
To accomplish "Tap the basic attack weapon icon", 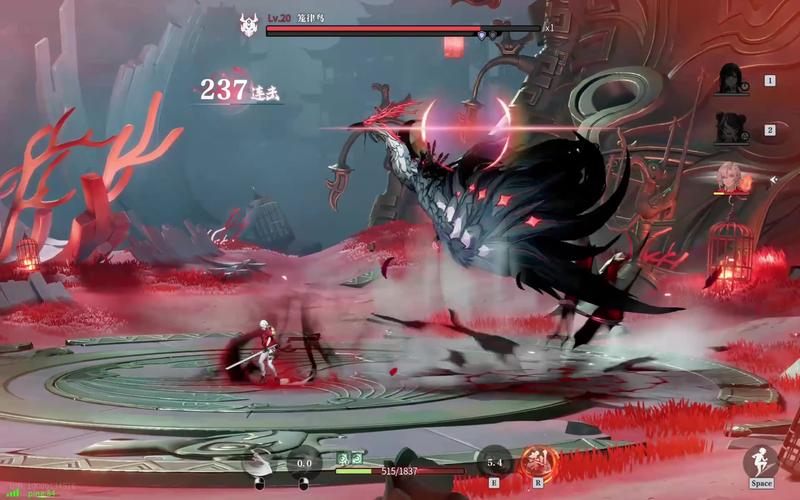I will [259, 464].
